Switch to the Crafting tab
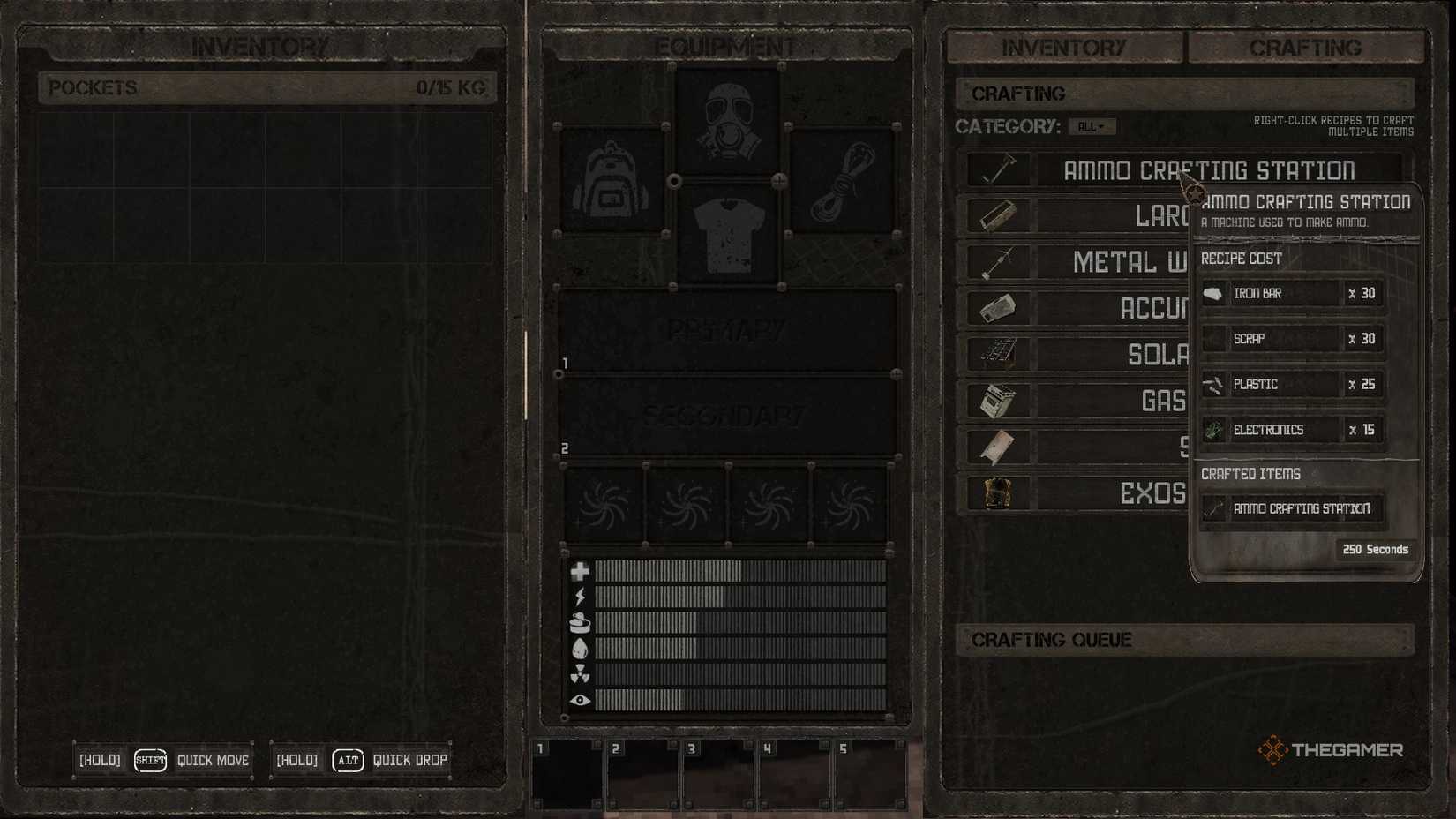 tap(1306, 48)
